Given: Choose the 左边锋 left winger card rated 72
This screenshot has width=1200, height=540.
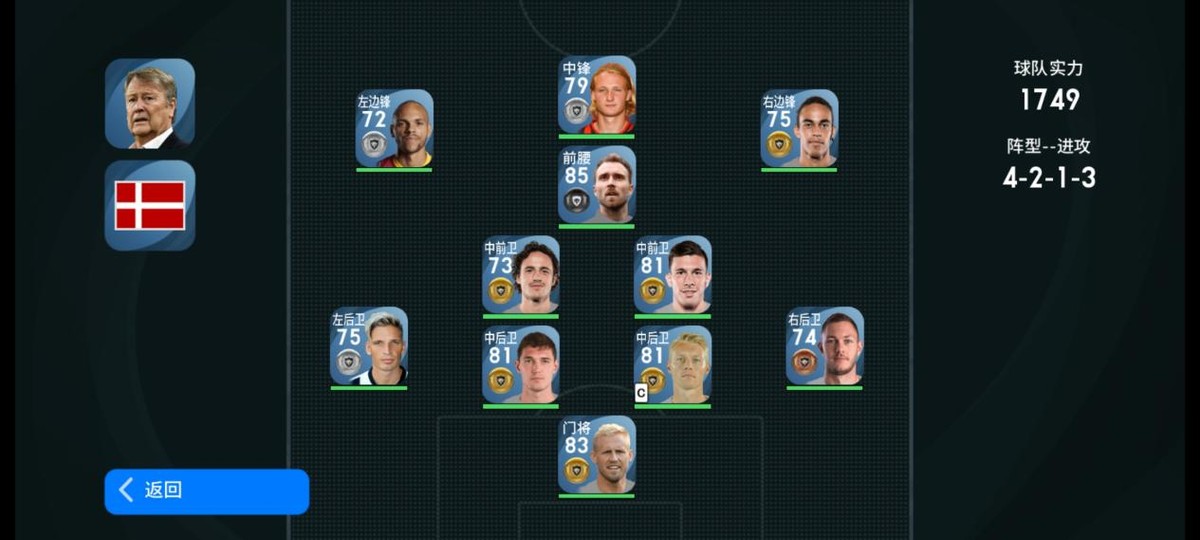Looking at the screenshot, I should 394,129.
